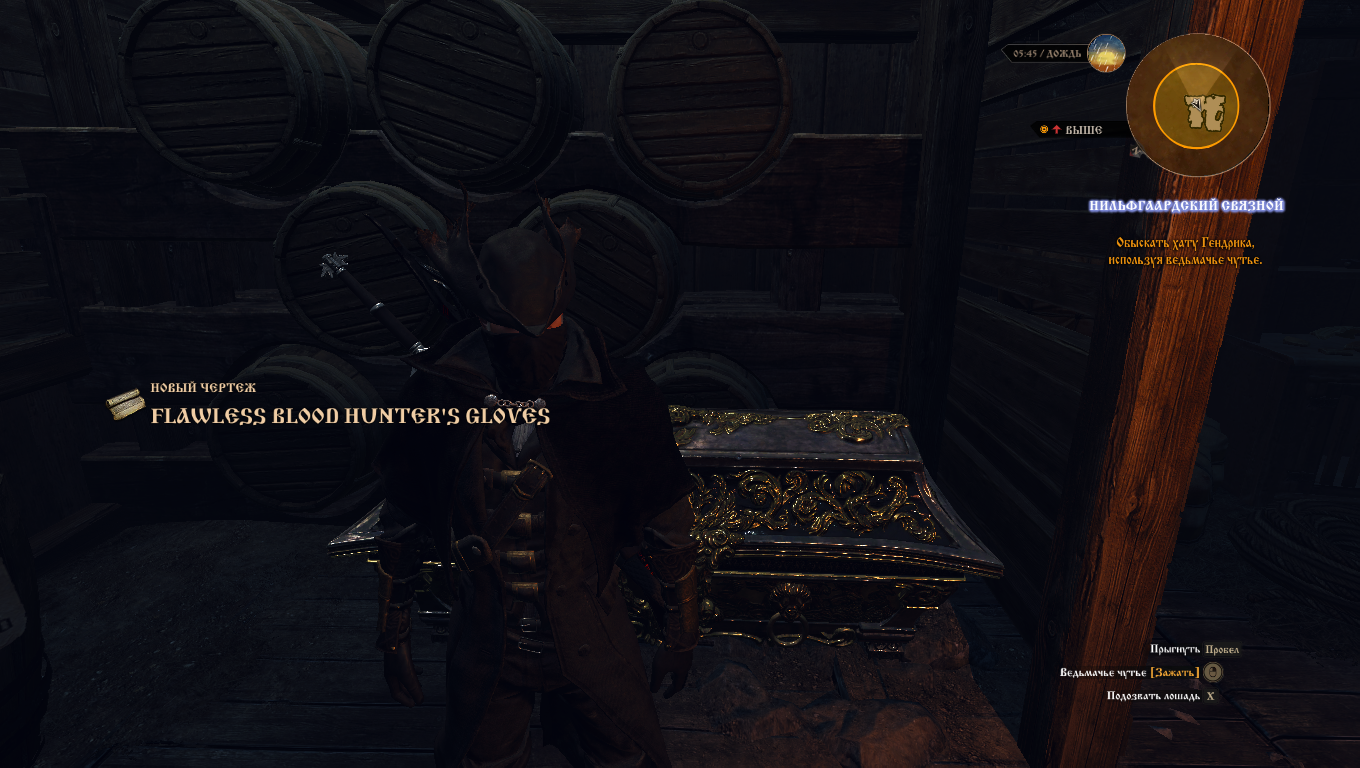Click the Flawless Blood Hunter's Gloves notification
Screen dimensions: 1360x768
pos(349,416)
